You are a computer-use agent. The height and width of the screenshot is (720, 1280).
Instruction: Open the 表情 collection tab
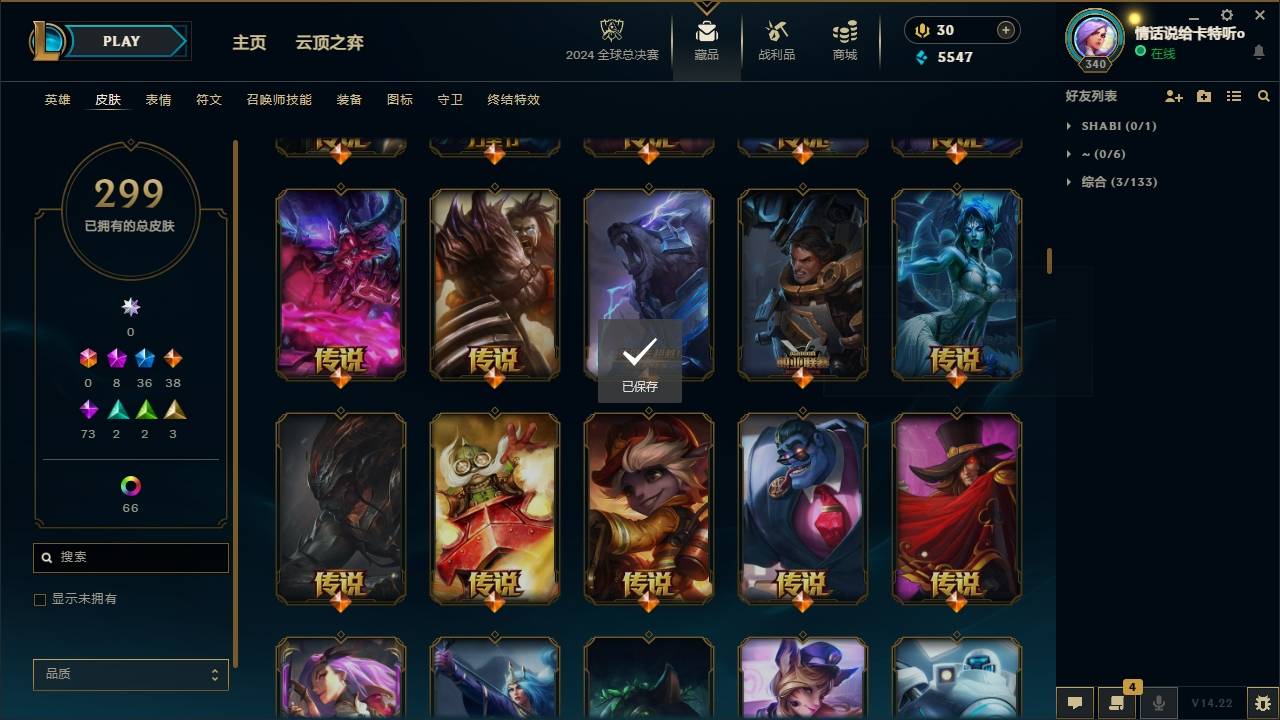pos(157,100)
